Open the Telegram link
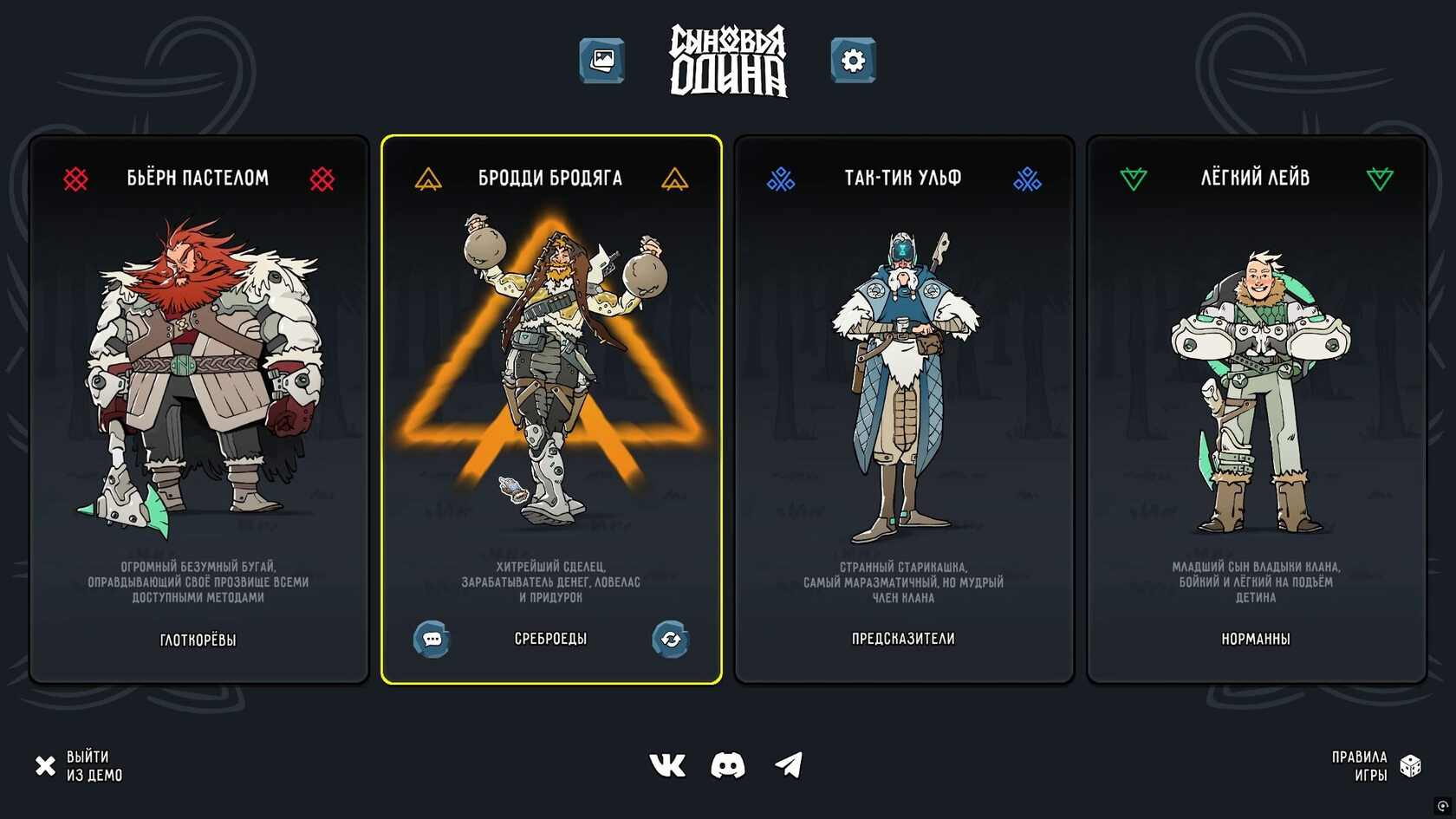Screen dimensions: 1456x819 (x=789, y=765)
